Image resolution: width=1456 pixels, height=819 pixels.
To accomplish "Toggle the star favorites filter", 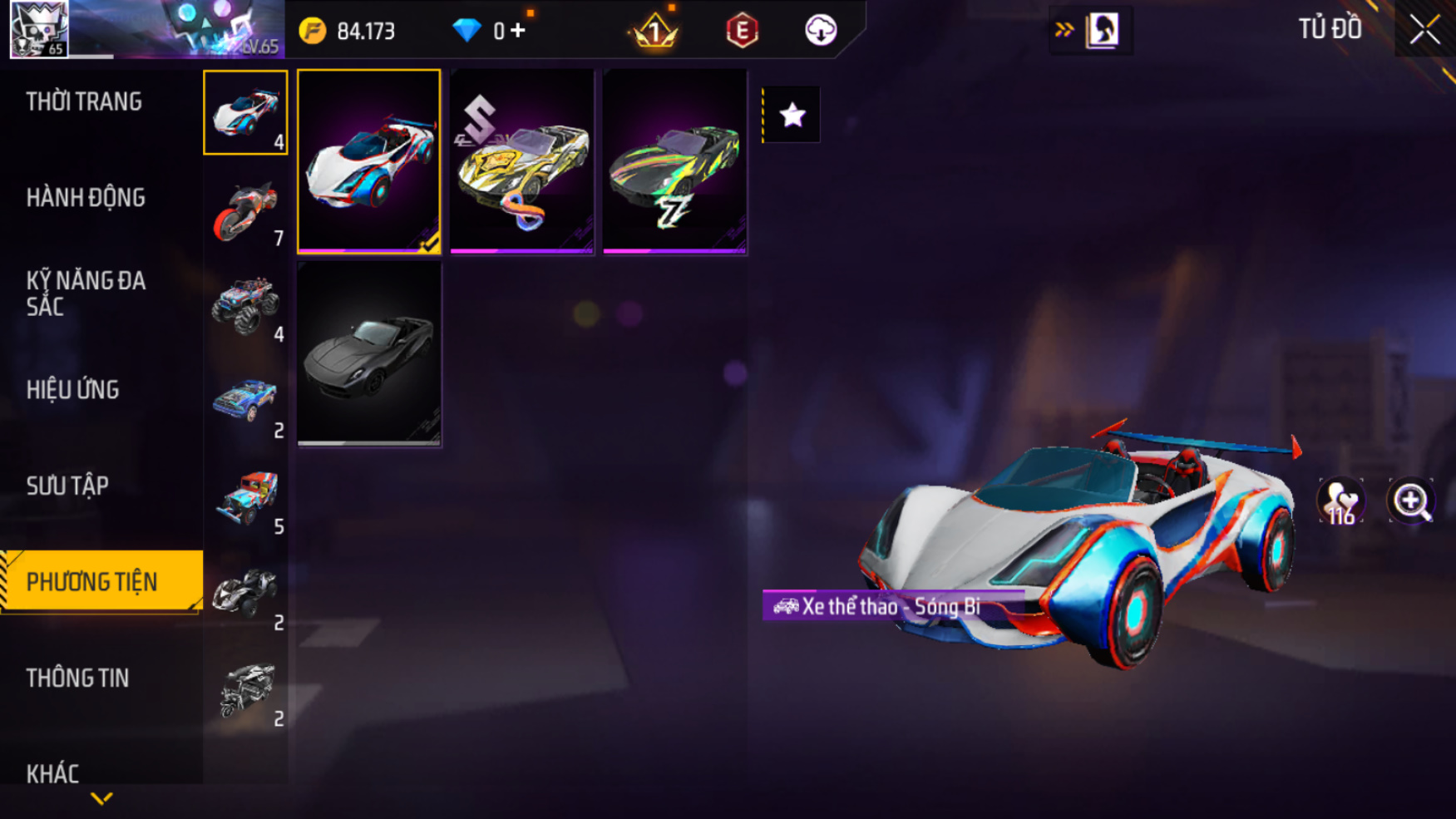I will (792, 115).
